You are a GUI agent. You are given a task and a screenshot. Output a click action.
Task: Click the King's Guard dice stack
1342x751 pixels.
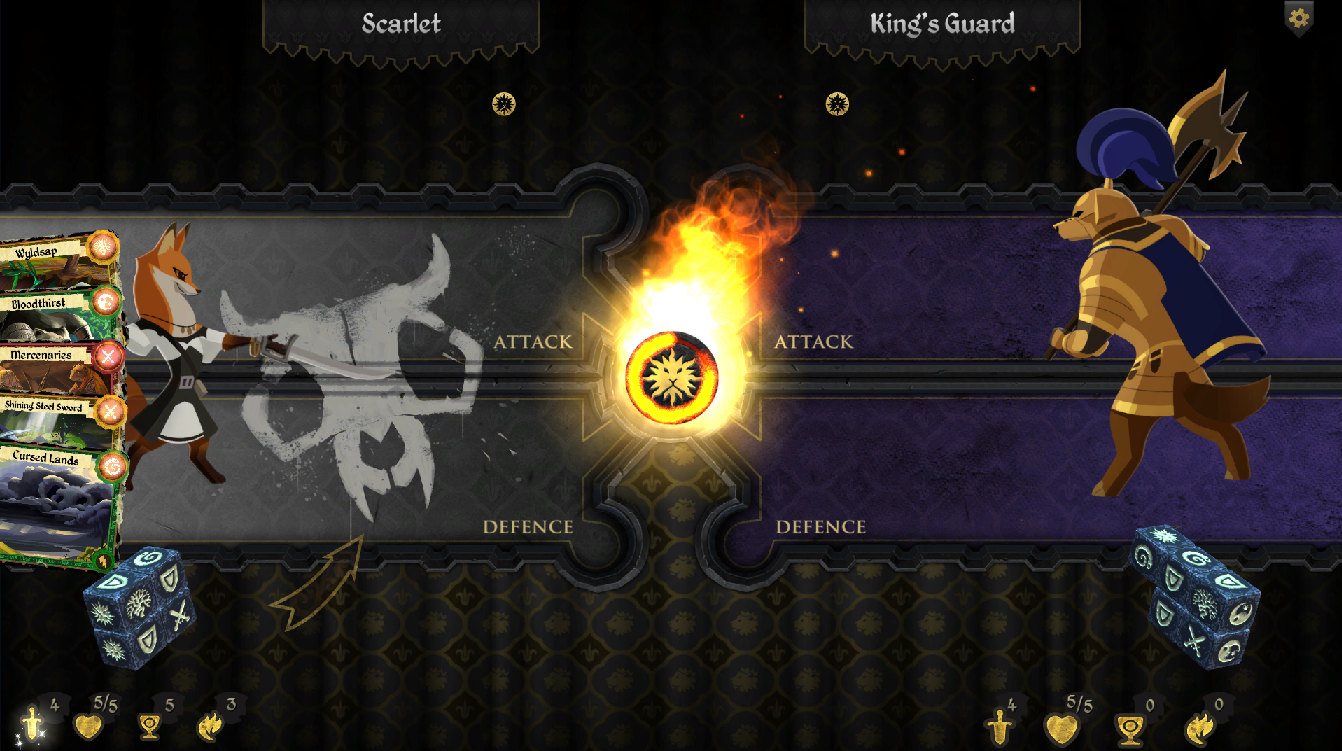pos(1195,593)
